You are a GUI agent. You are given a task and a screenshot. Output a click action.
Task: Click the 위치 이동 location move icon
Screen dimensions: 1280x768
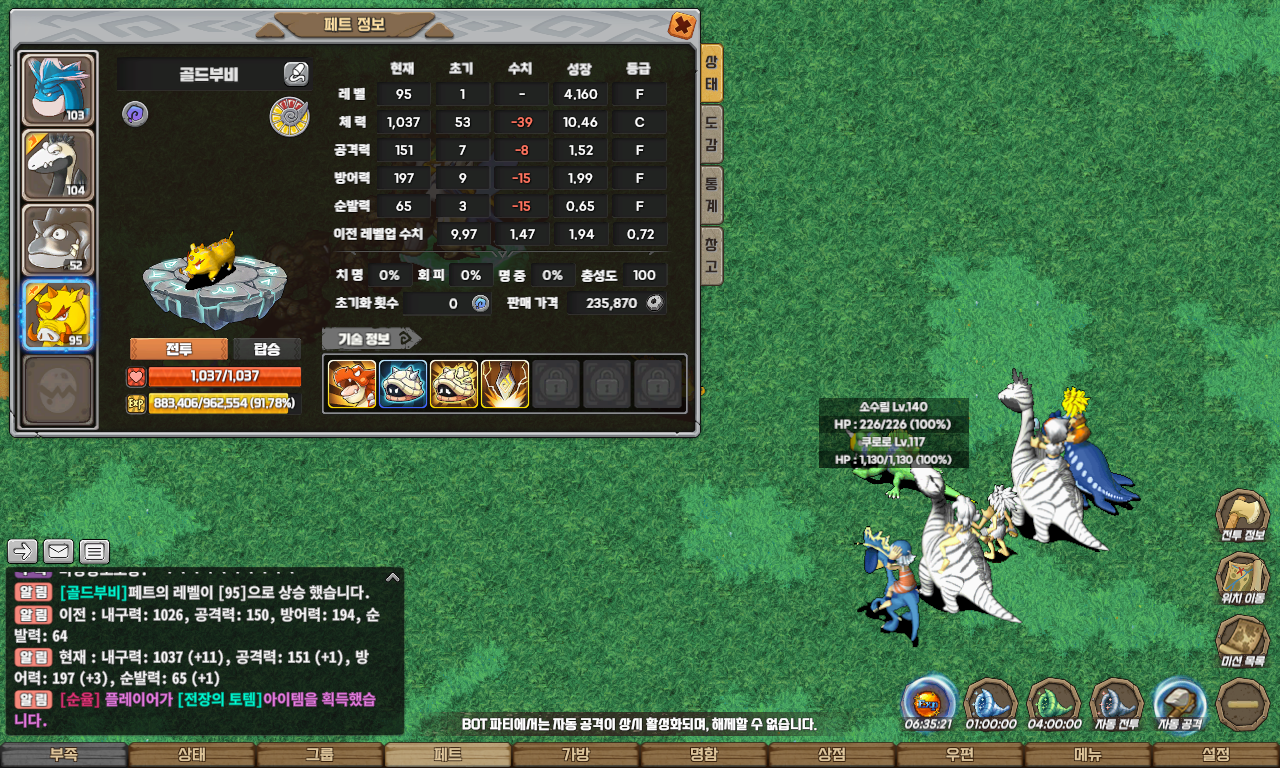click(1242, 580)
